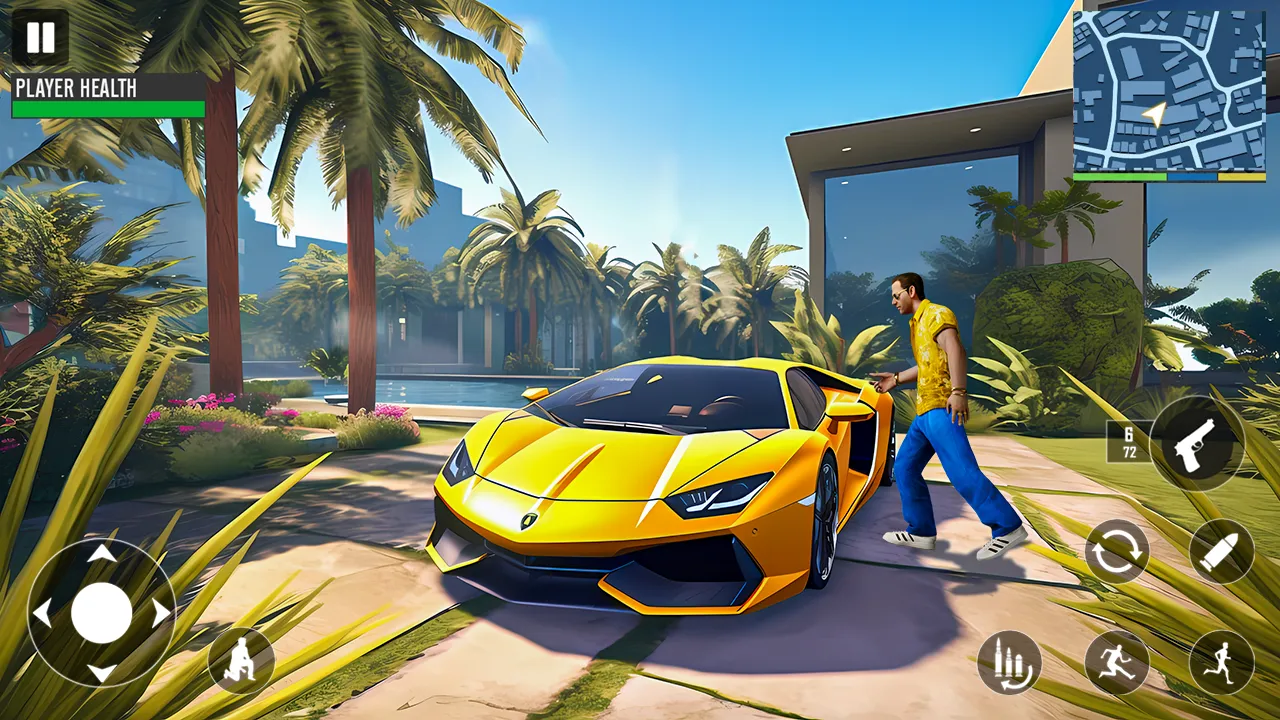Open the city minimap

[1169, 91]
